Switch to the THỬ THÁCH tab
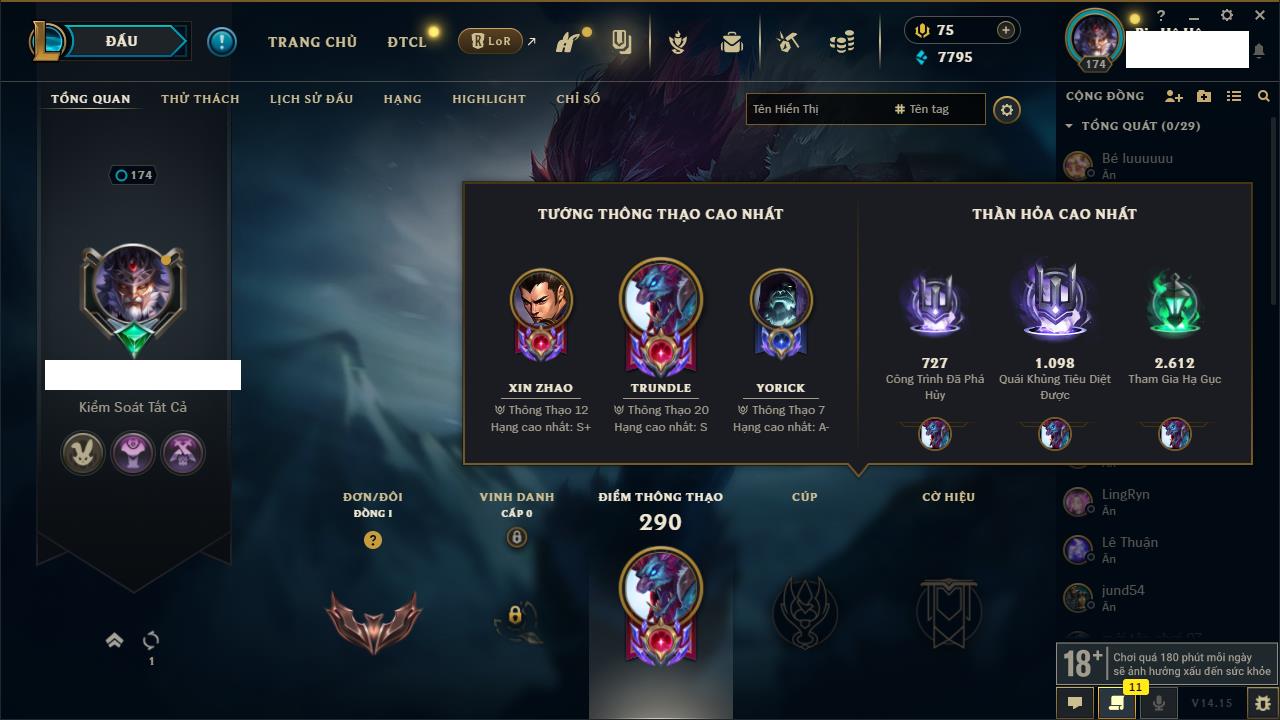This screenshot has width=1280, height=720. [200, 99]
